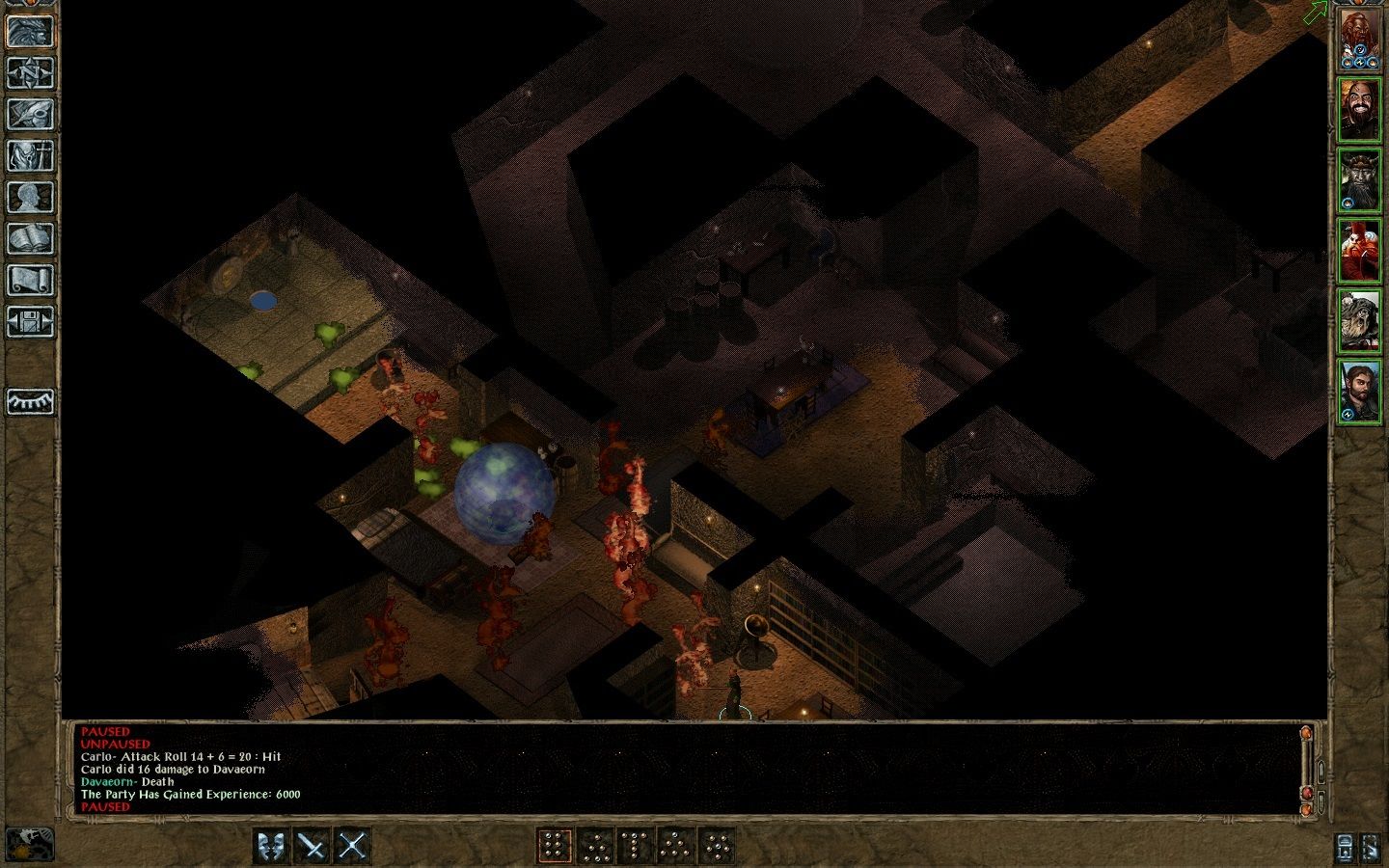Select the bottom party member's portrait
This screenshot has height=868, width=1389.
tap(1362, 391)
